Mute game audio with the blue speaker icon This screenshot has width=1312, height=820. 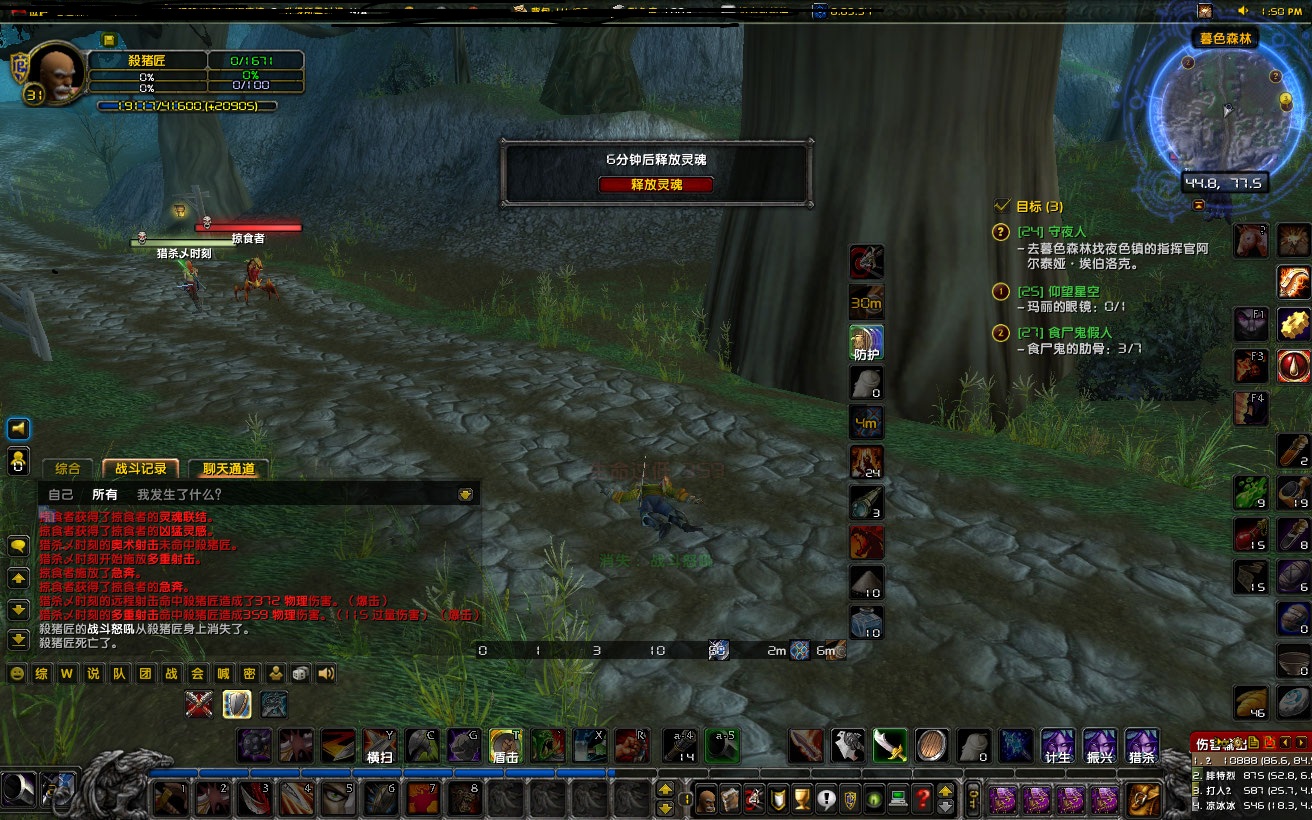[19, 430]
